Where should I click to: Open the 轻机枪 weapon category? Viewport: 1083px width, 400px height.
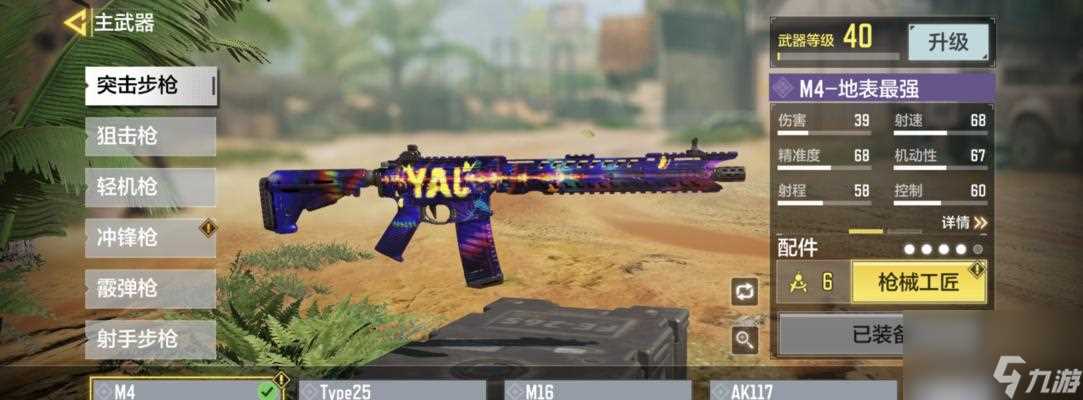[150, 187]
